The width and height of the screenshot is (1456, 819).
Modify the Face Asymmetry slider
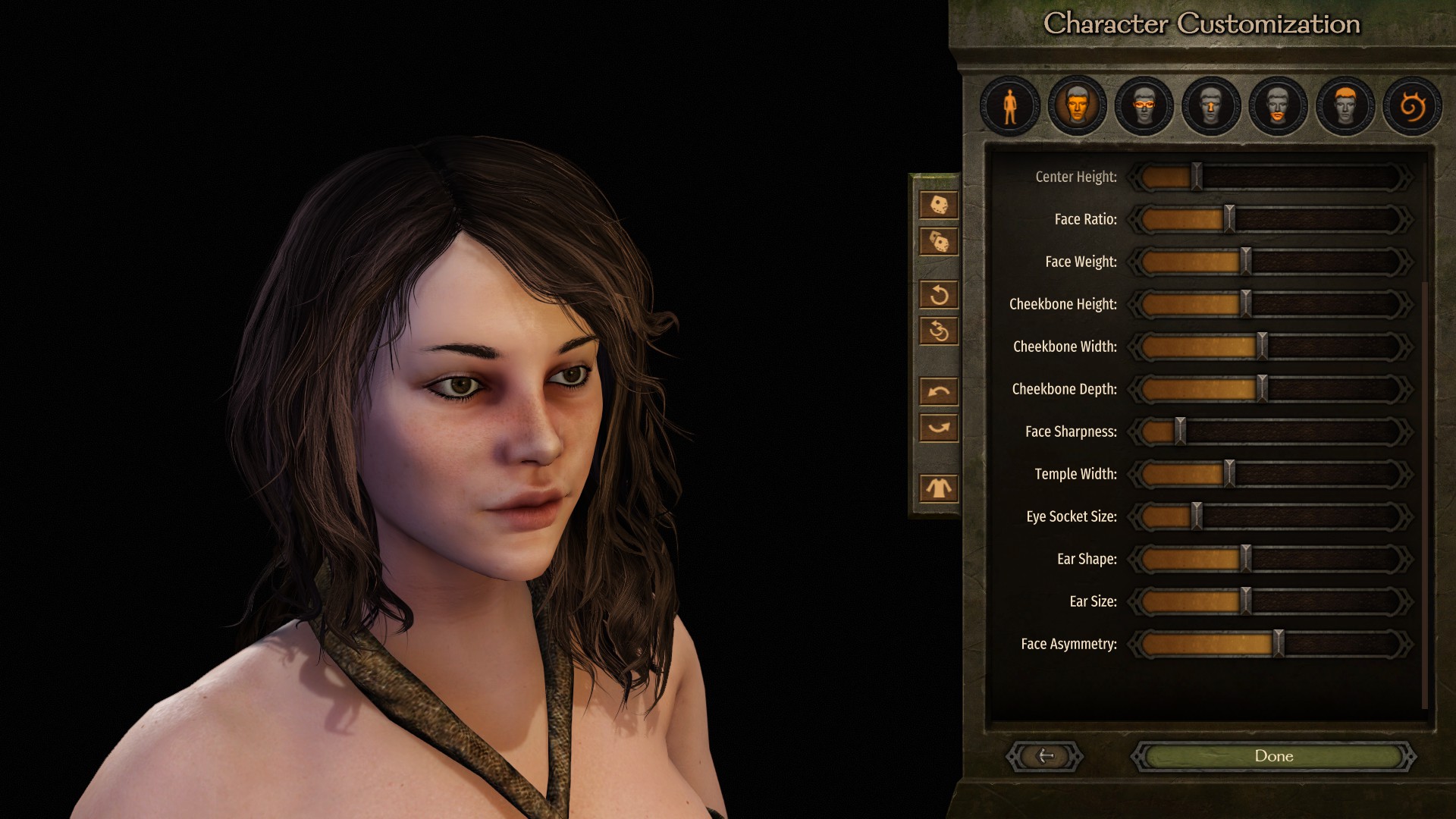point(1279,644)
